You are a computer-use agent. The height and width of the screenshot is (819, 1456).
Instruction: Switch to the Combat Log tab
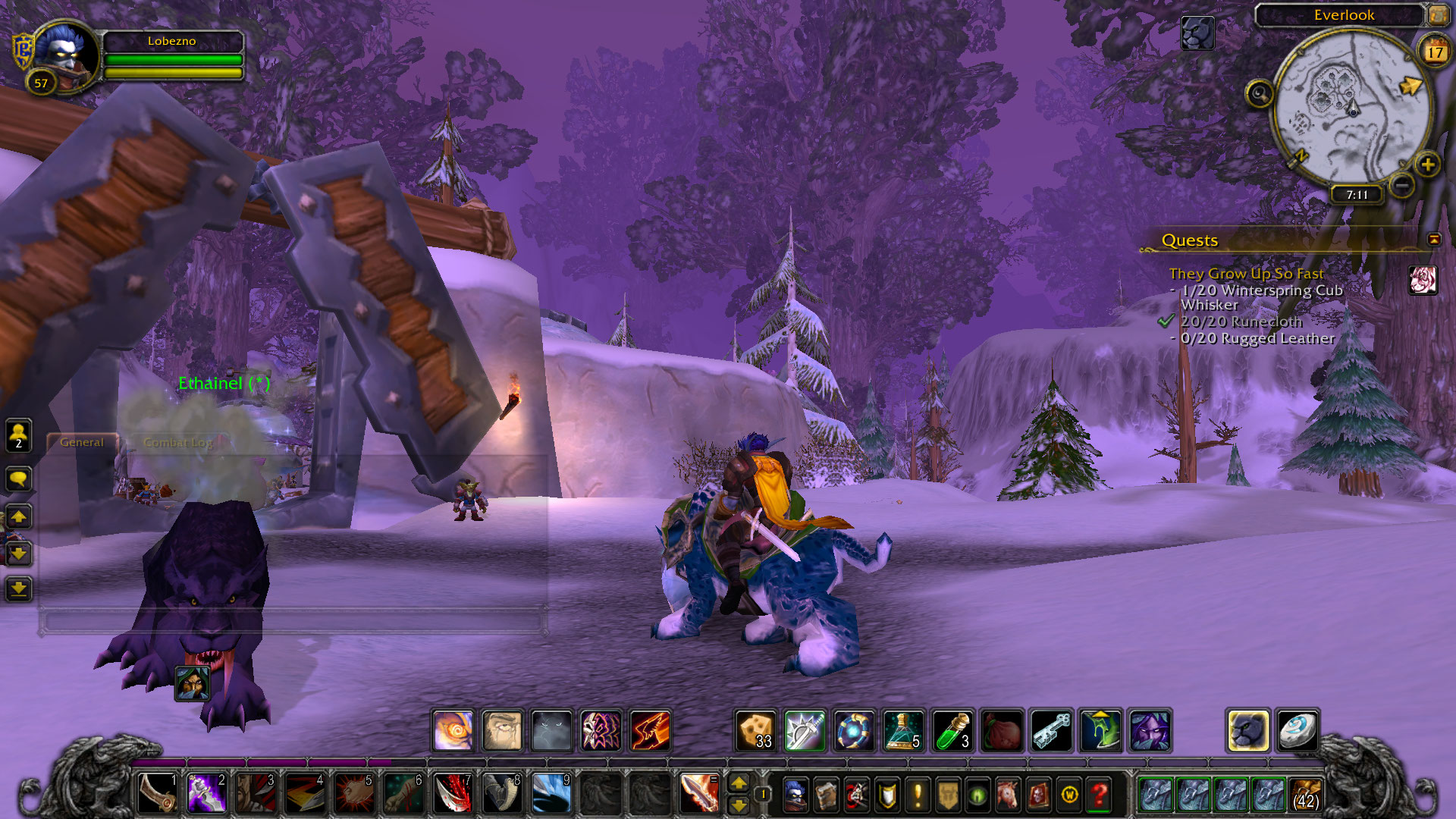(x=177, y=443)
